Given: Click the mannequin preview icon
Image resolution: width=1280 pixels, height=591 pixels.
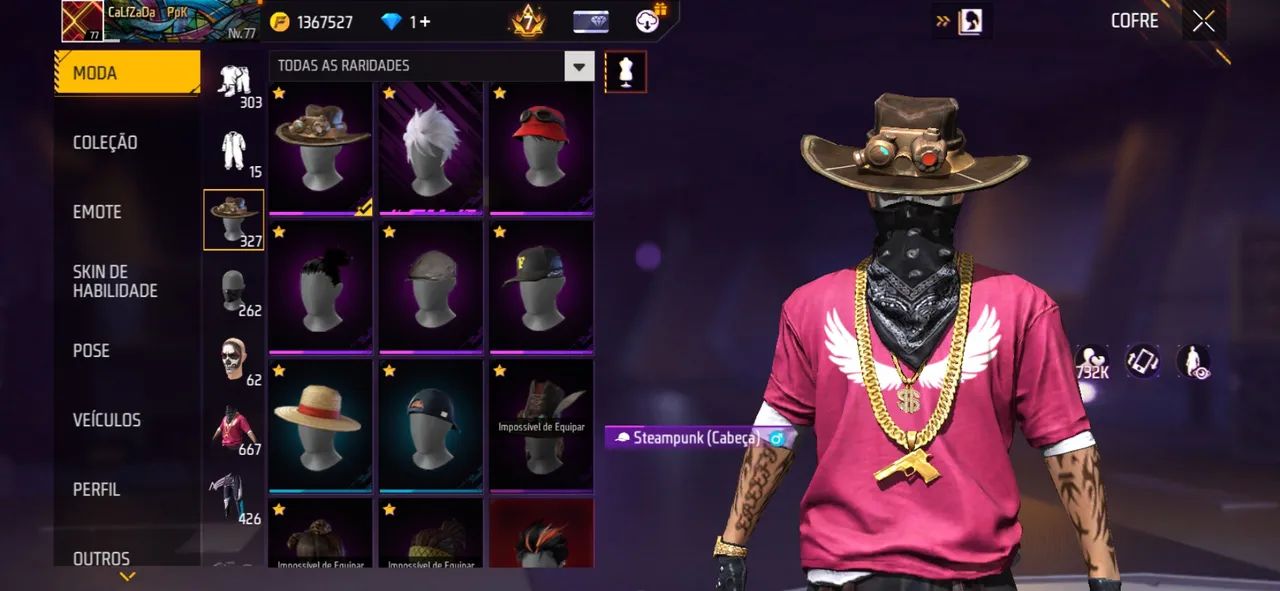Looking at the screenshot, I should [626, 72].
